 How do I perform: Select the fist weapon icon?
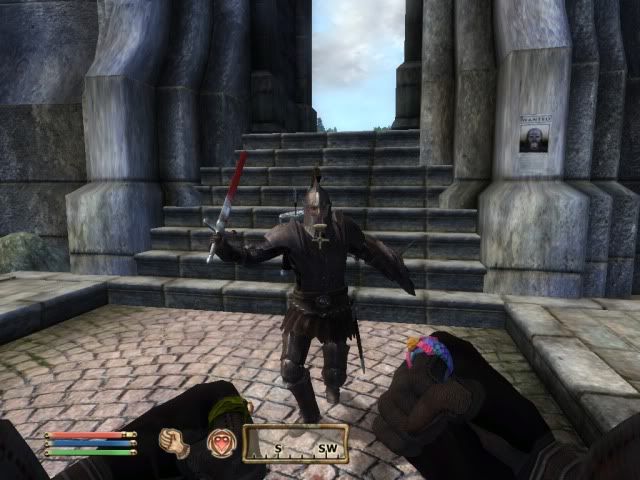point(176,442)
